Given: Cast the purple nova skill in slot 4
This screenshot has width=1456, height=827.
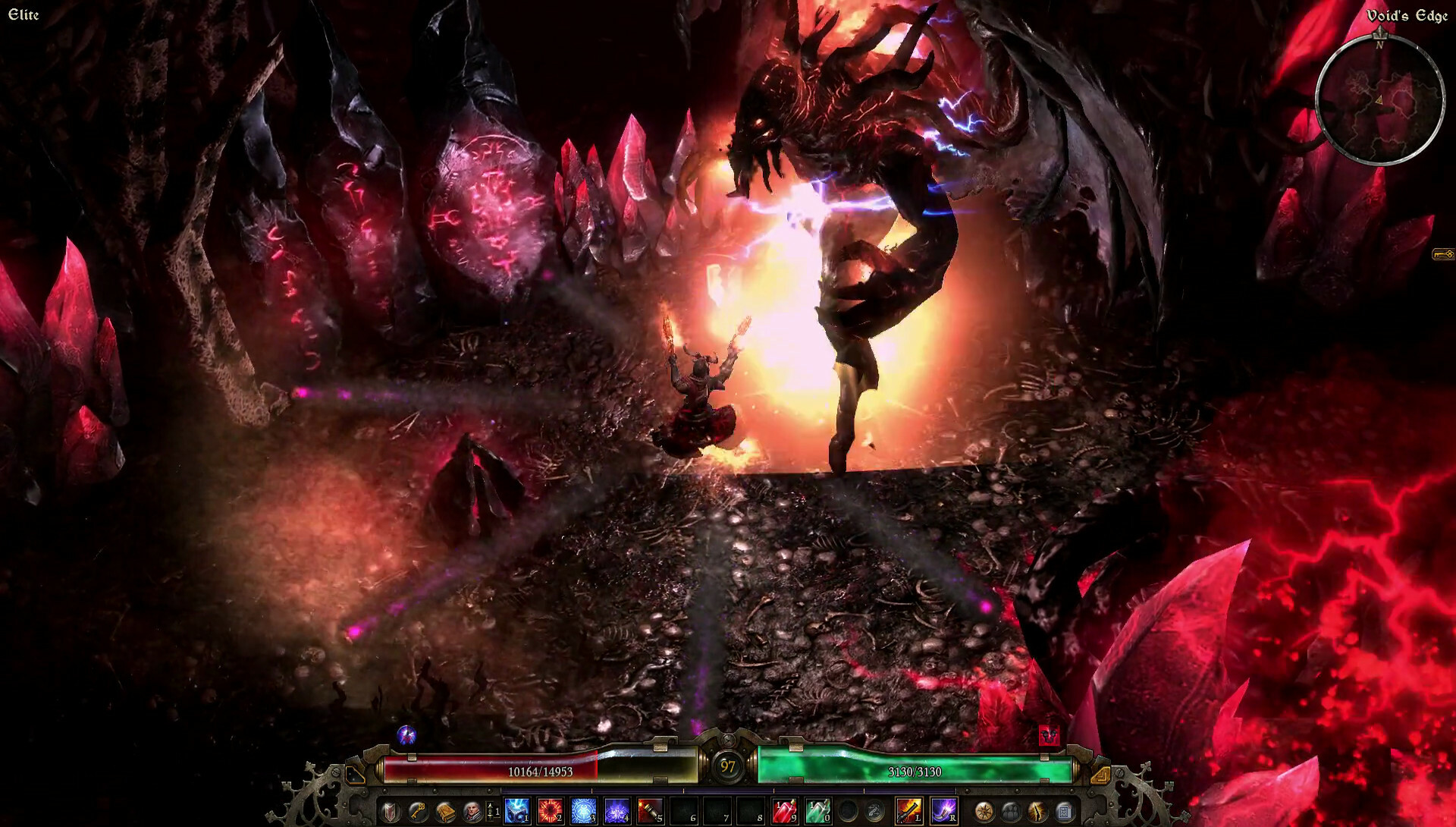Looking at the screenshot, I should [x=616, y=809].
